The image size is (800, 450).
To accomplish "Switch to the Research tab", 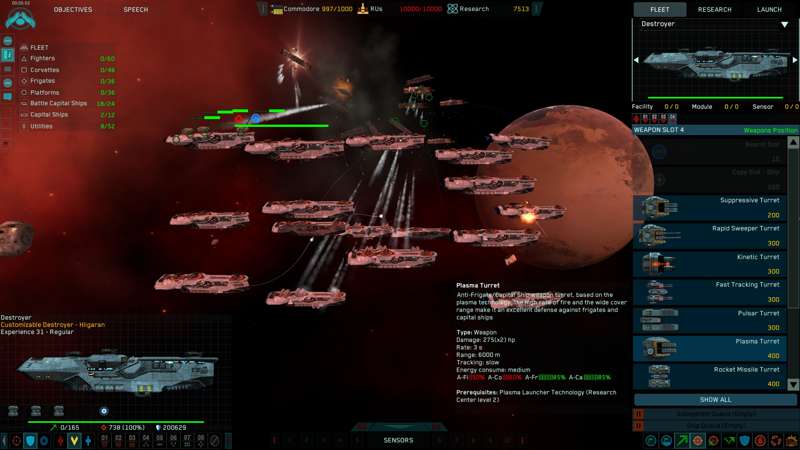I will [714, 10].
